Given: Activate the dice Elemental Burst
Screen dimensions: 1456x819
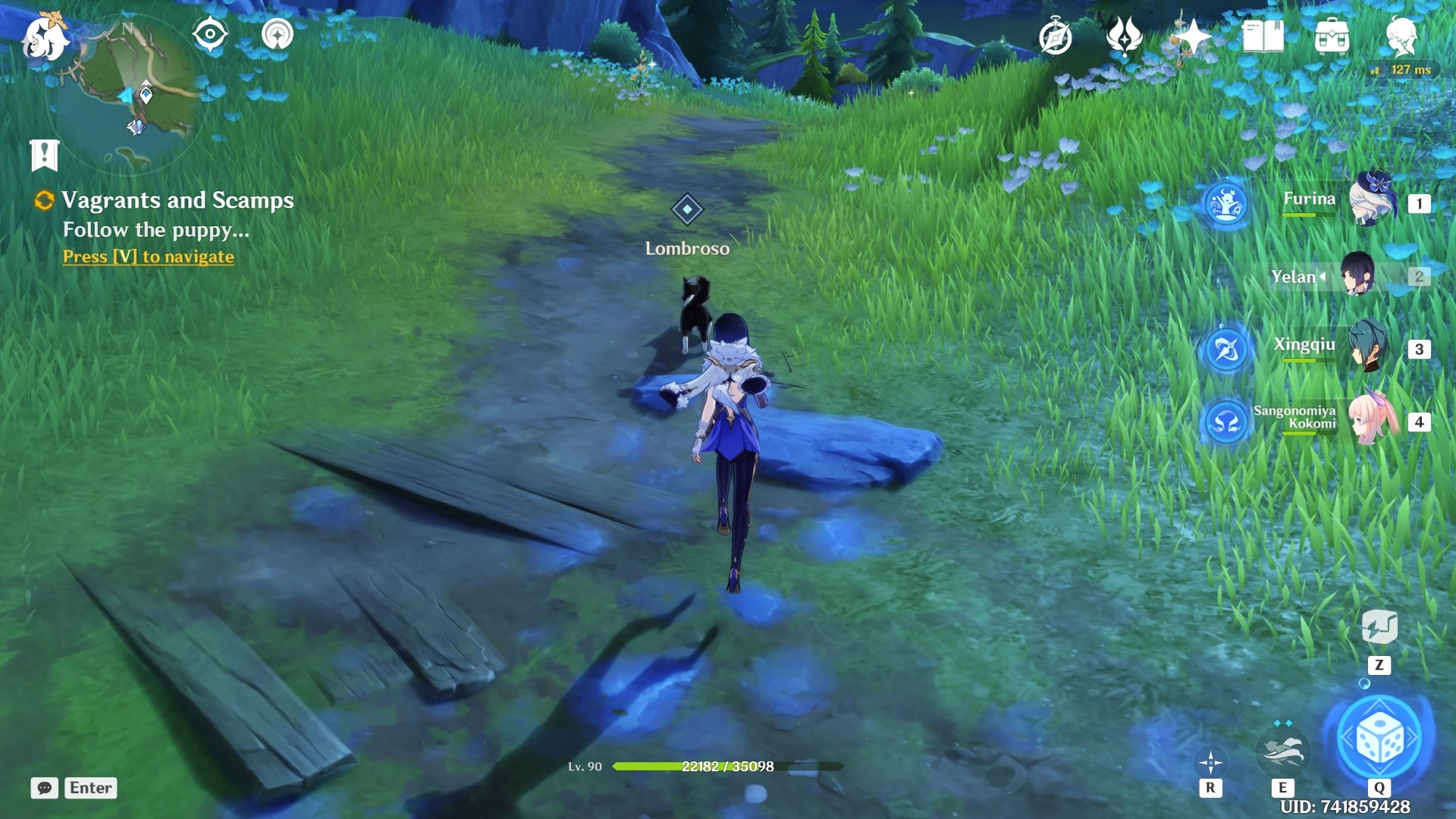Looking at the screenshot, I should point(1379,737).
